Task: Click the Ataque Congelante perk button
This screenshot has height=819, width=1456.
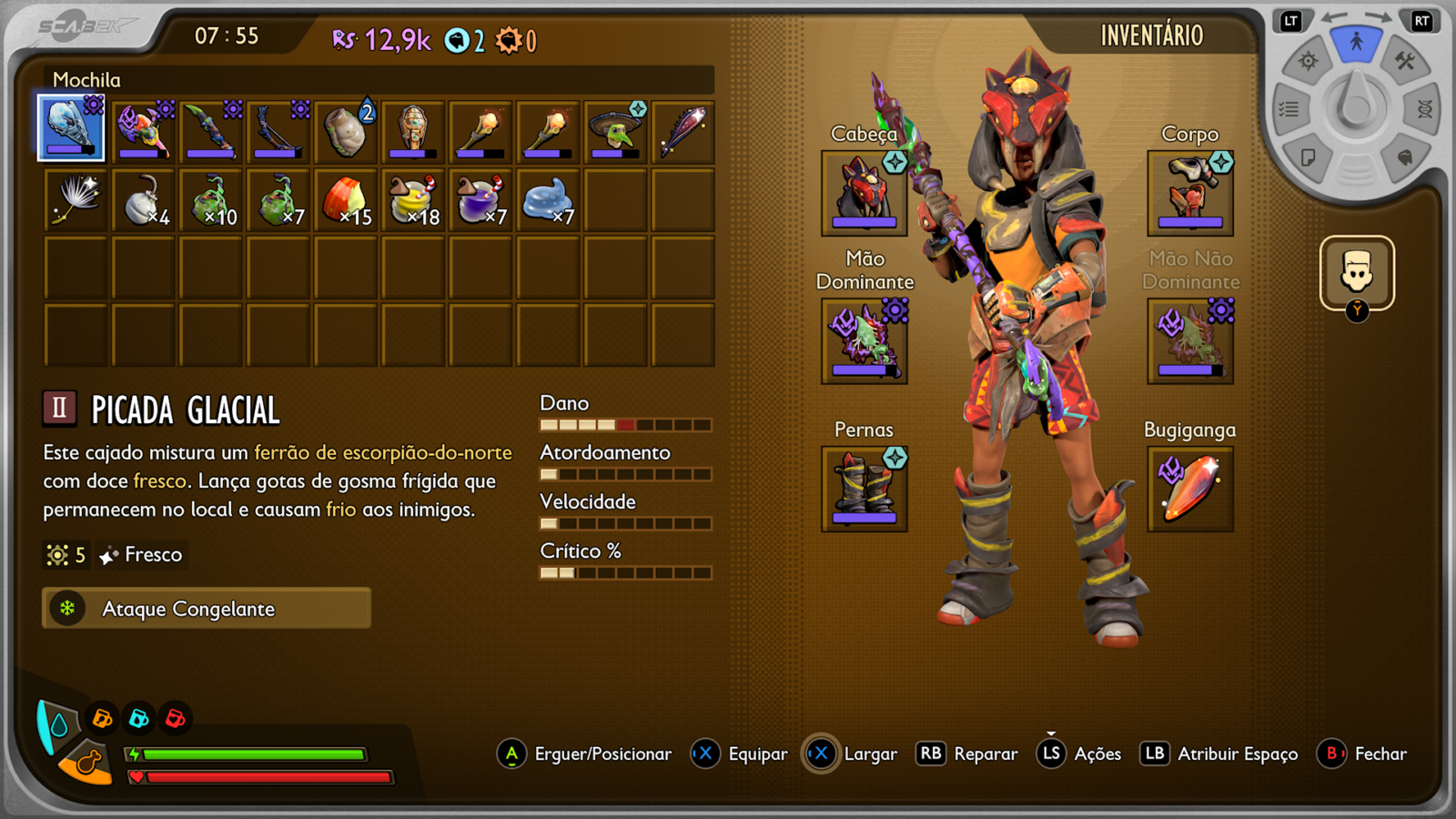Action: point(205,608)
